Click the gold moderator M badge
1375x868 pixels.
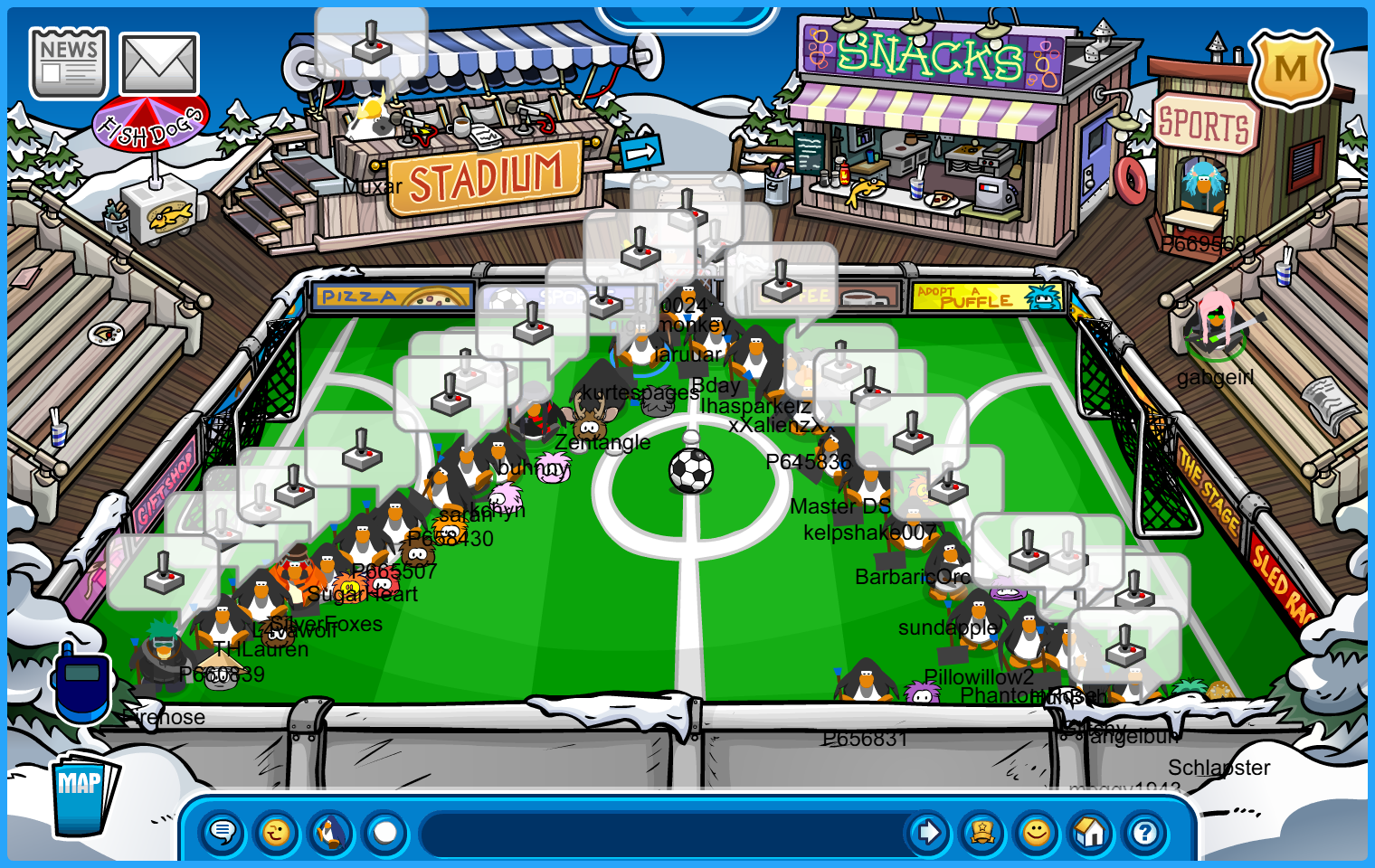[x=1291, y=69]
